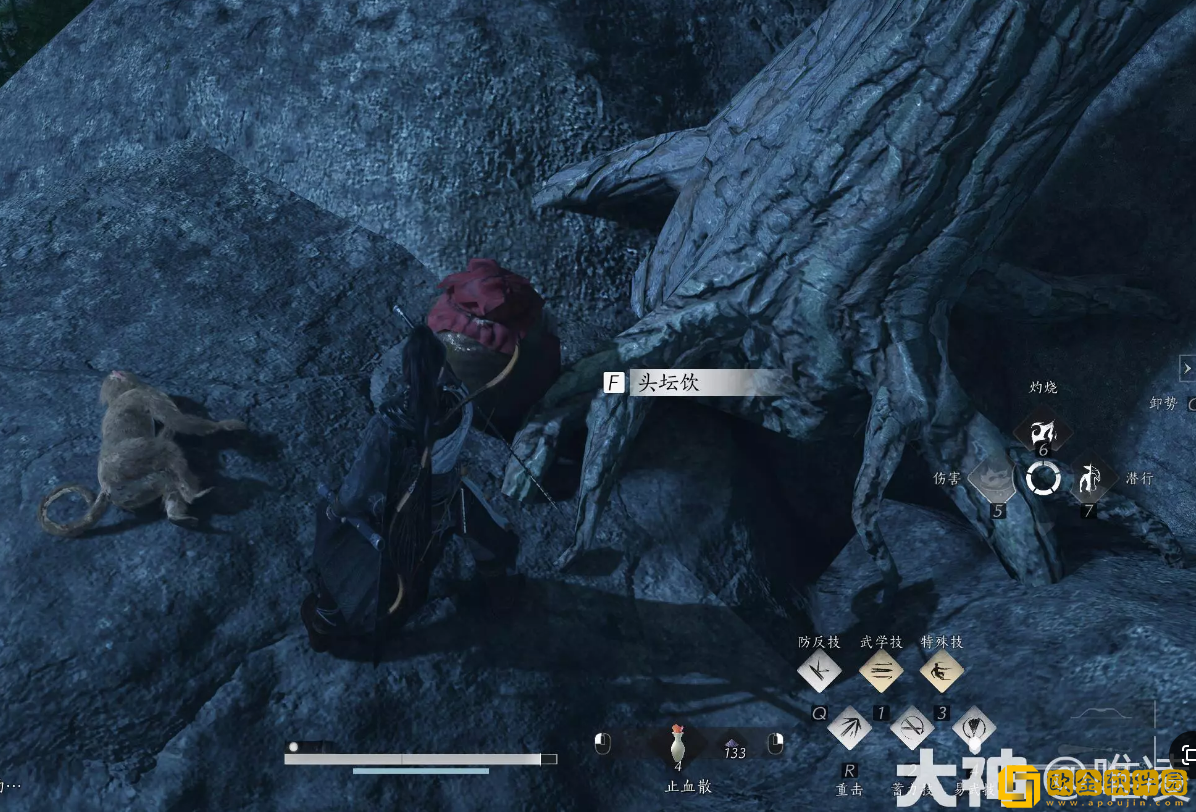Activate the 灼烧 burn skill icon

[x=1043, y=431]
